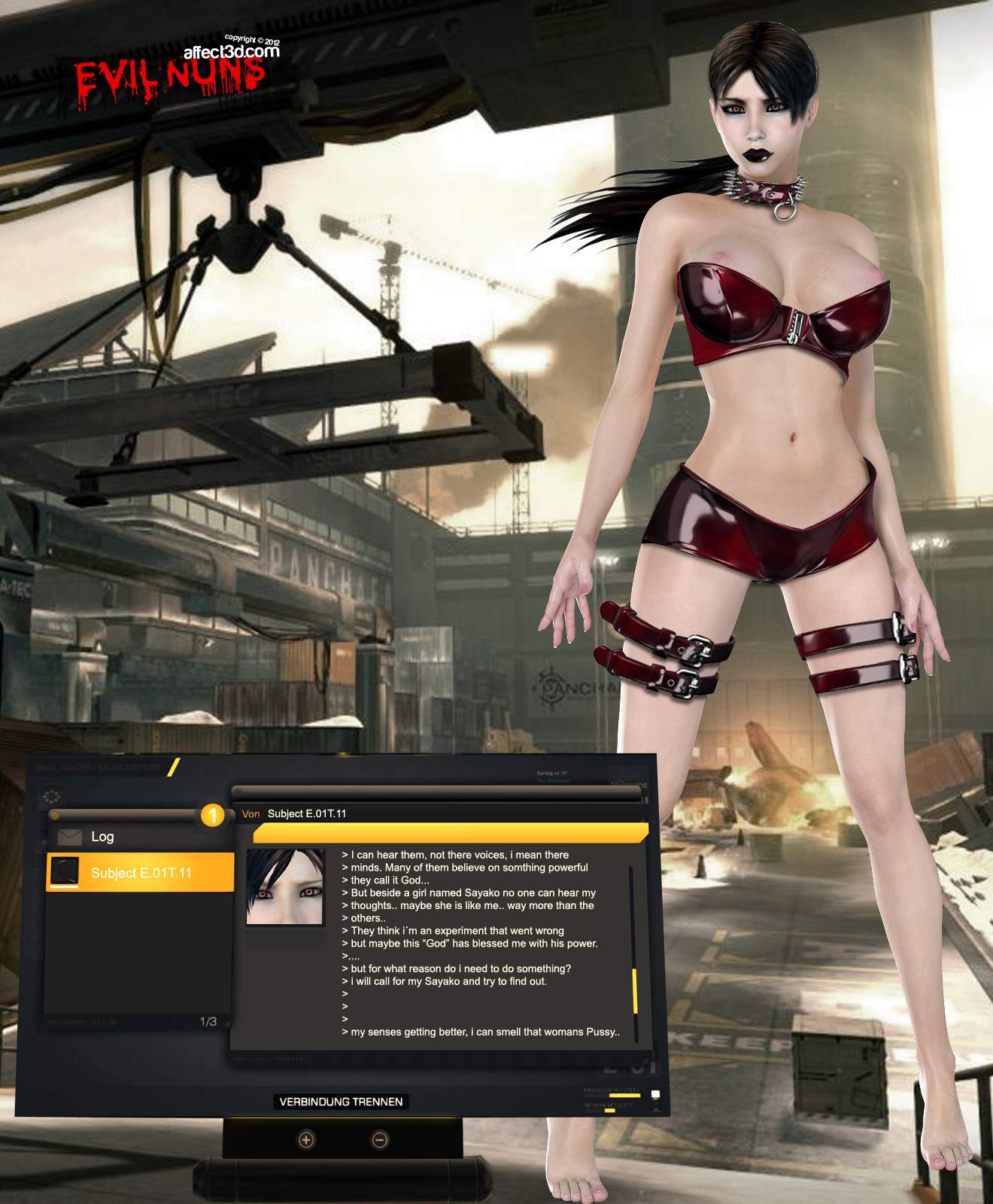993x1204 pixels.
Task: Click the plus button on monitor stand
Action: 305,1140
